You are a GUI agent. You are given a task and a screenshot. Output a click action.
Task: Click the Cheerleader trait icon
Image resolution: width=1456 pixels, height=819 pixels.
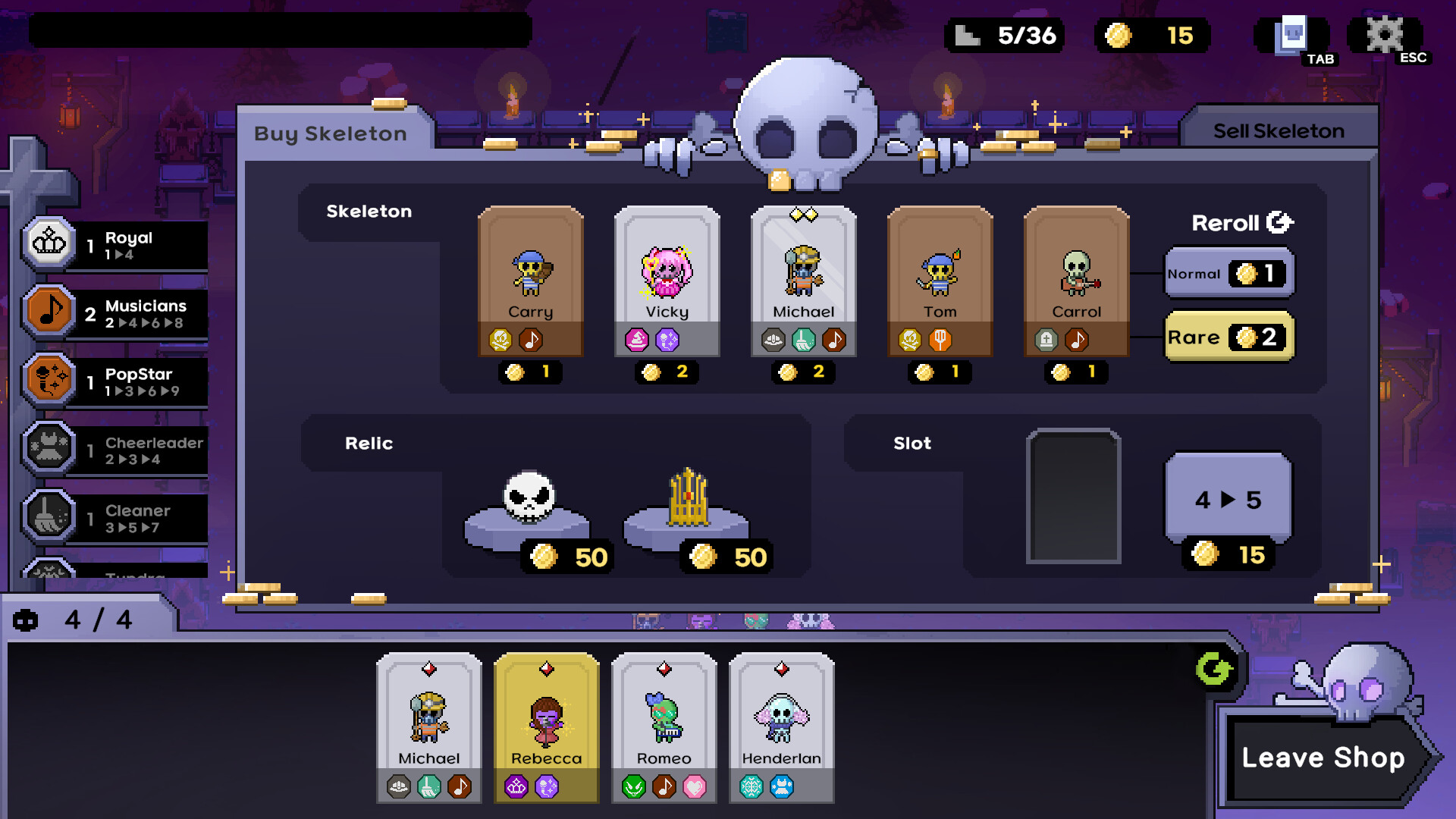pyautogui.click(x=48, y=449)
